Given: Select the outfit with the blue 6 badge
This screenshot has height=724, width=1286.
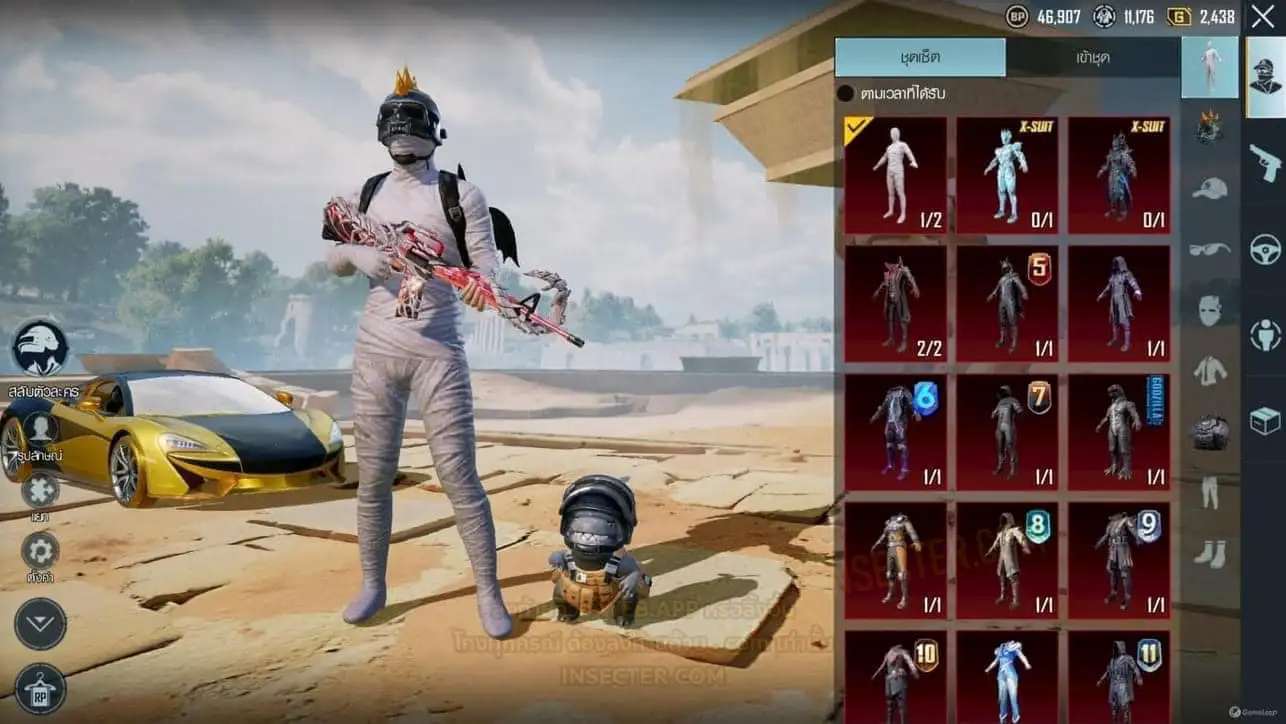Looking at the screenshot, I should click(x=895, y=432).
